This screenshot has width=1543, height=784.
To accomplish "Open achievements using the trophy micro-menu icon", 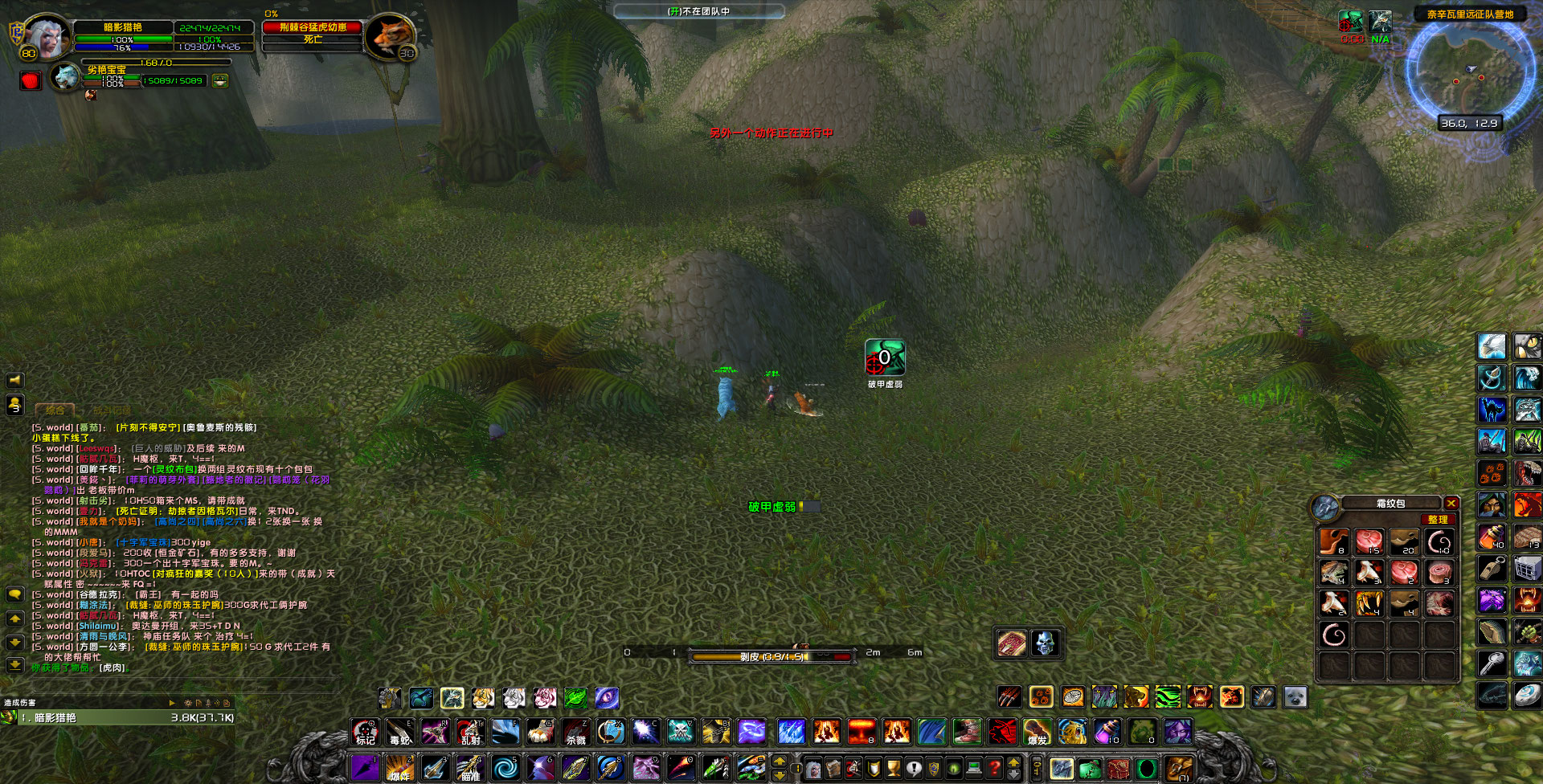I will (892, 767).
